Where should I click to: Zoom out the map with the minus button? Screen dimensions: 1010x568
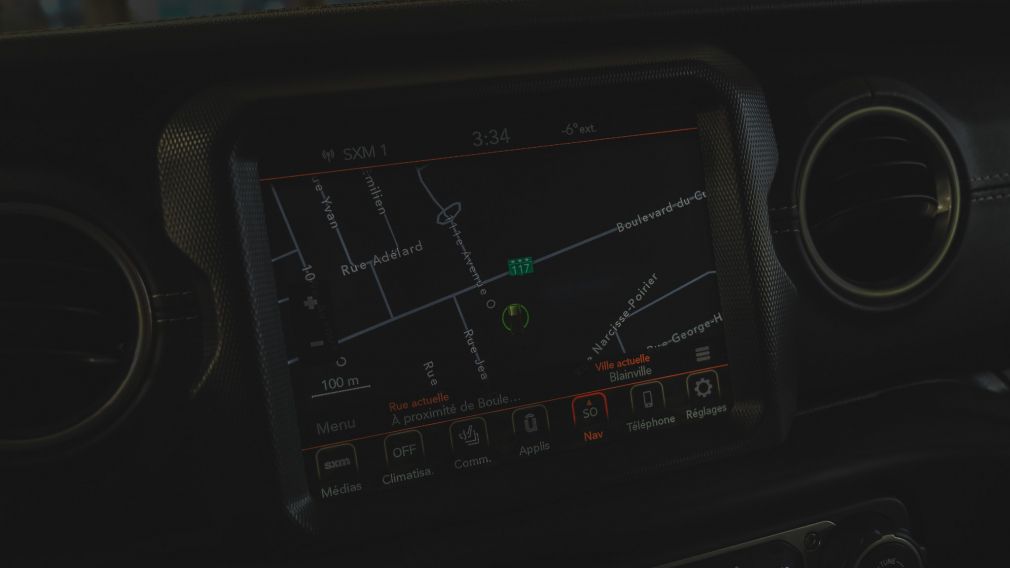pos(317,343)
